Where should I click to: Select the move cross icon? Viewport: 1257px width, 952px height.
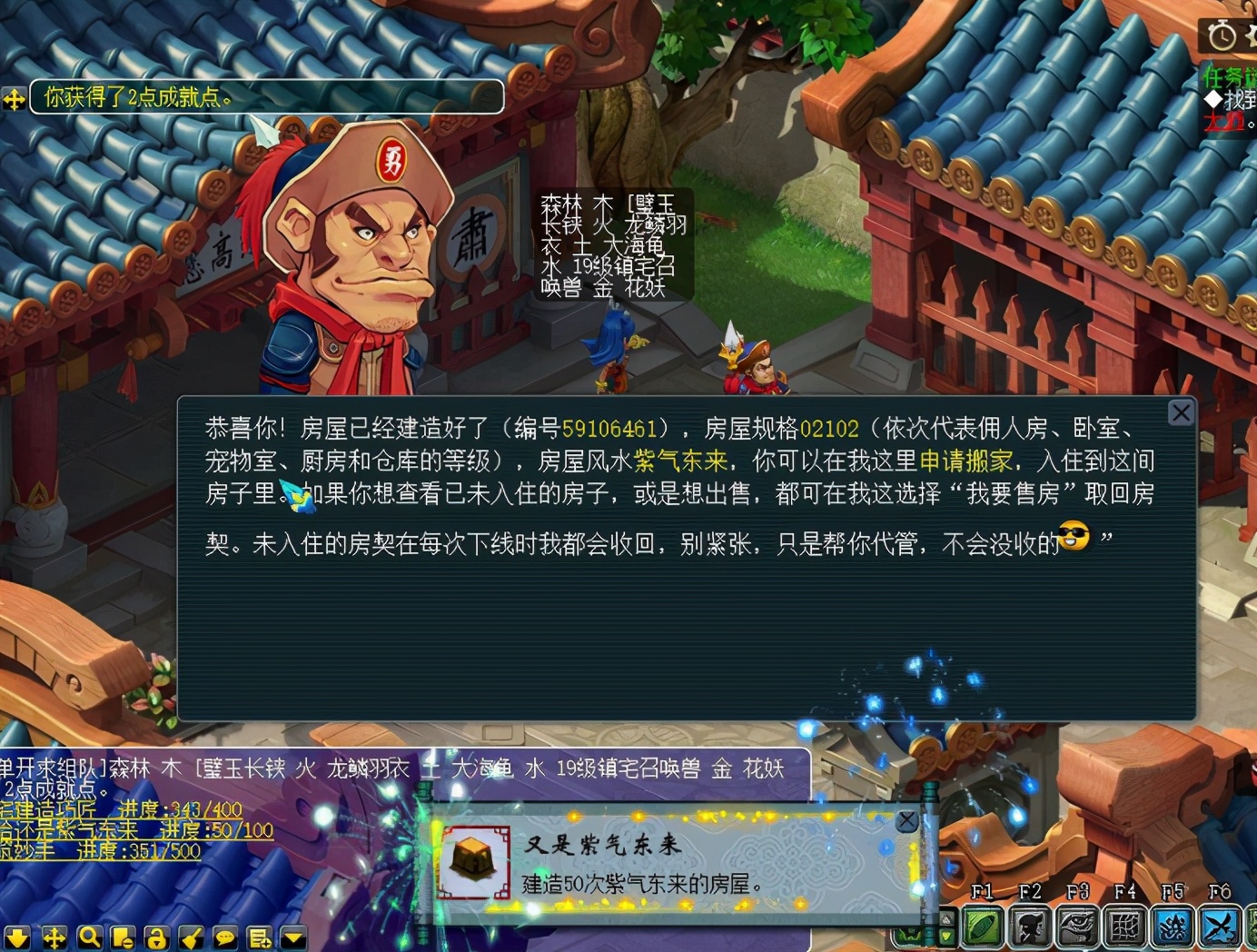pos(54,936)
